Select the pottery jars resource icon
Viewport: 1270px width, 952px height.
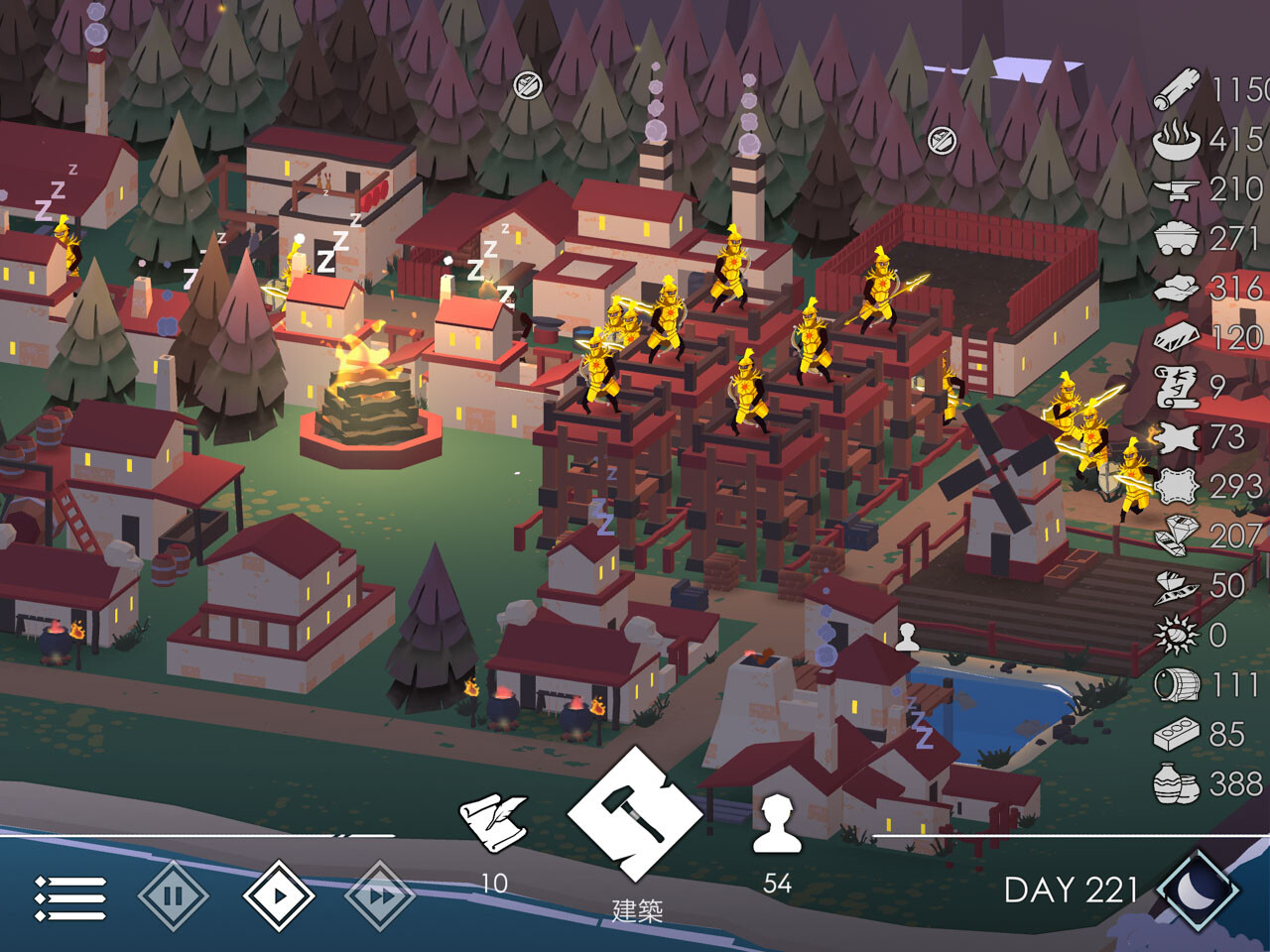(x=1178, y=783)
